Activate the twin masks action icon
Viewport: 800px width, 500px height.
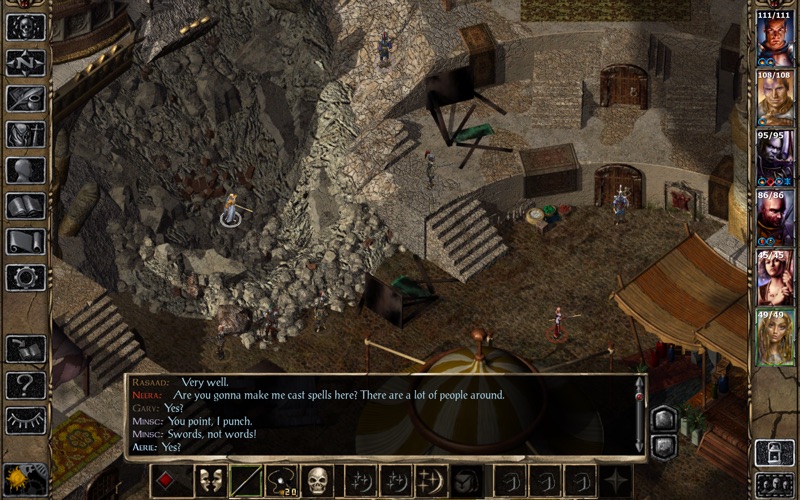(211, 481)
